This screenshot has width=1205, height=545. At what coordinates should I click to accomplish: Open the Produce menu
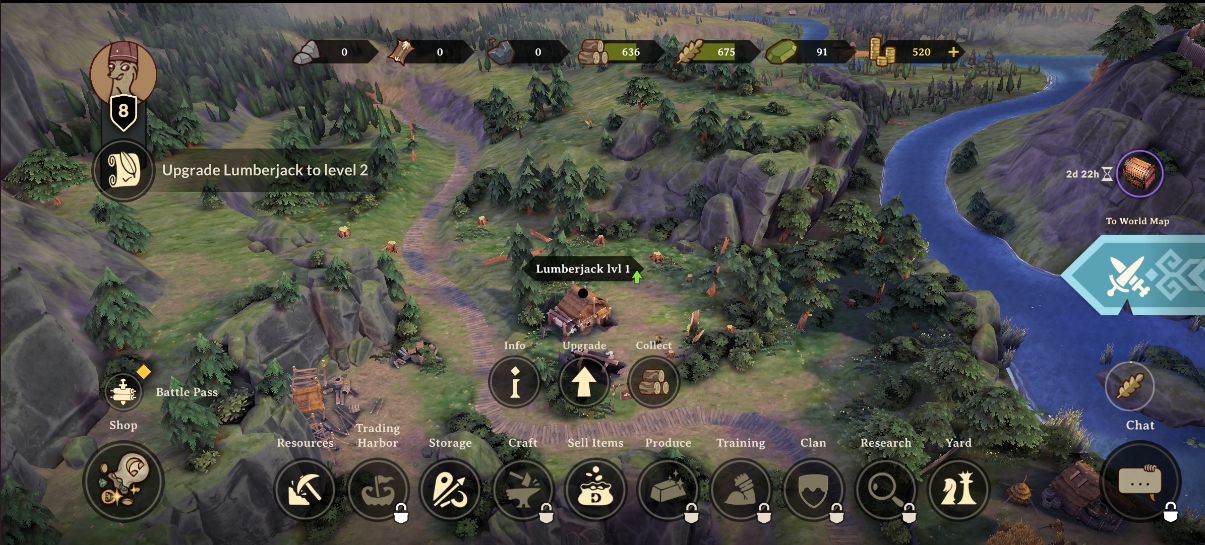tap(668, 489)
